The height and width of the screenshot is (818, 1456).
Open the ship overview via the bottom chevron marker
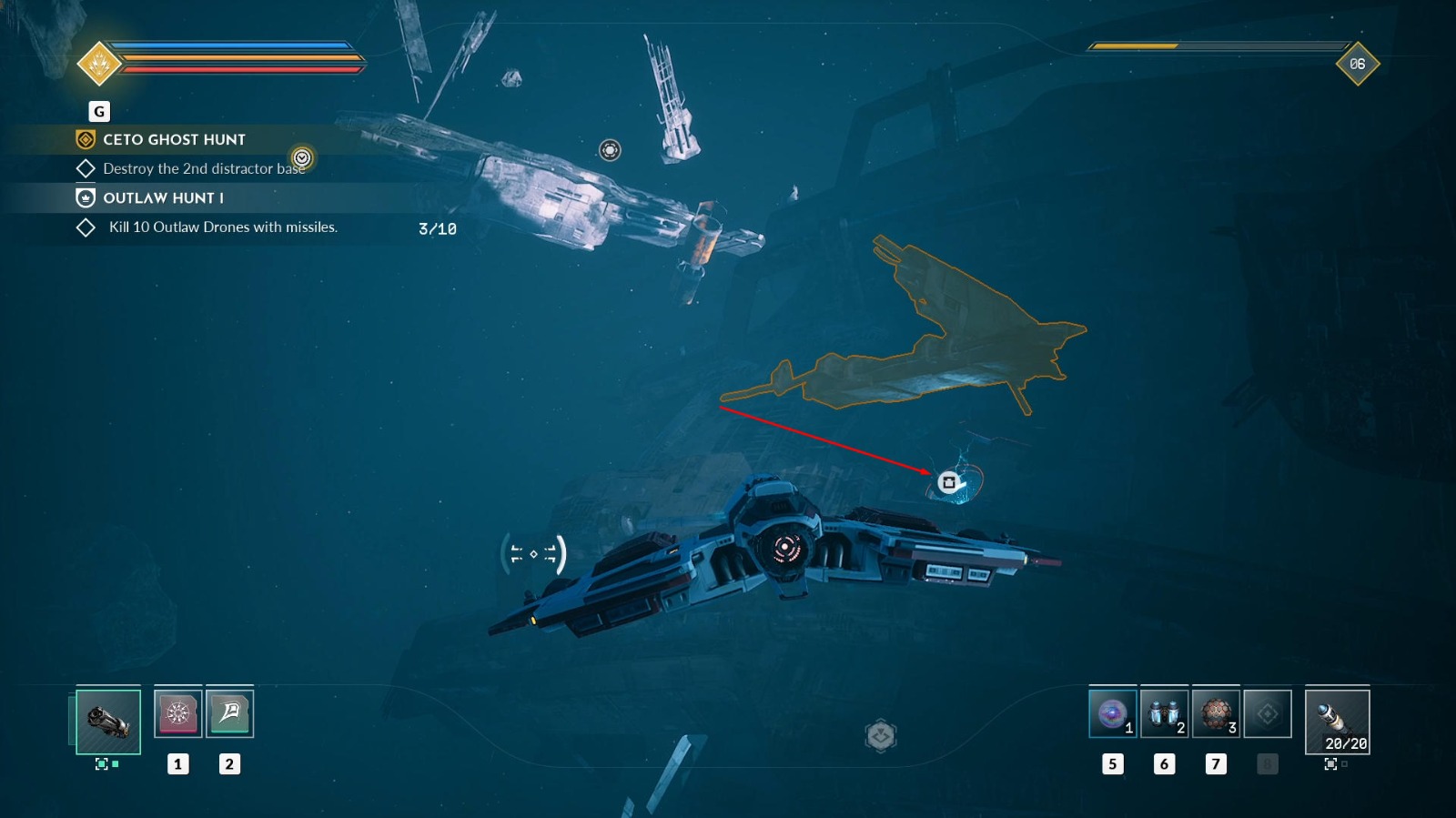coord(881,733)
